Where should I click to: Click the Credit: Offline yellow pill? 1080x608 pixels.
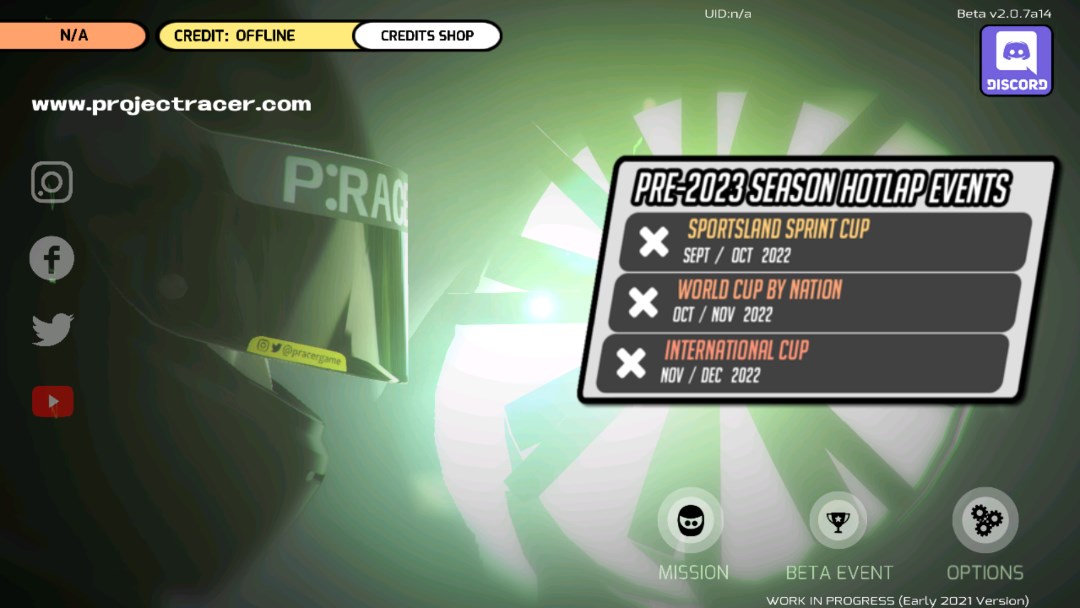point(255,36)
